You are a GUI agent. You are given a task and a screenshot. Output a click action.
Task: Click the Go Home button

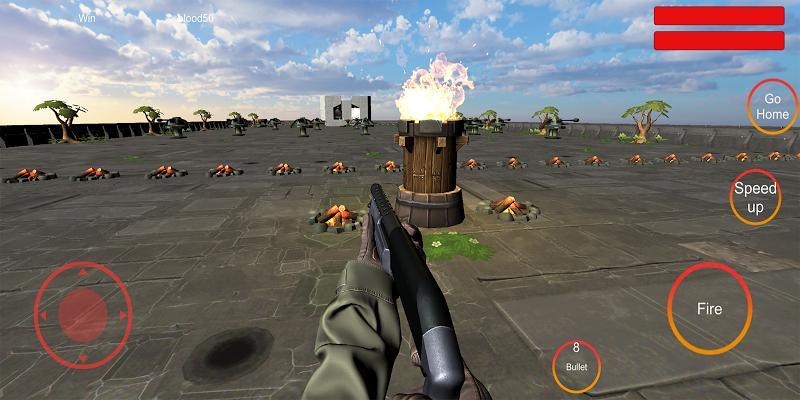tap(771, 107)
